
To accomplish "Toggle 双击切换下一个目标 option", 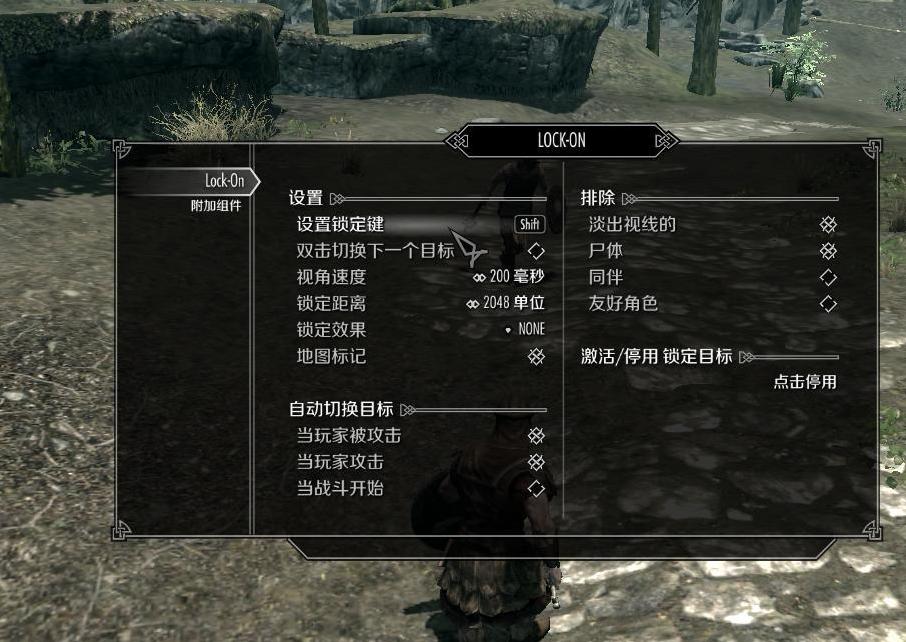I will click(536, 251).
